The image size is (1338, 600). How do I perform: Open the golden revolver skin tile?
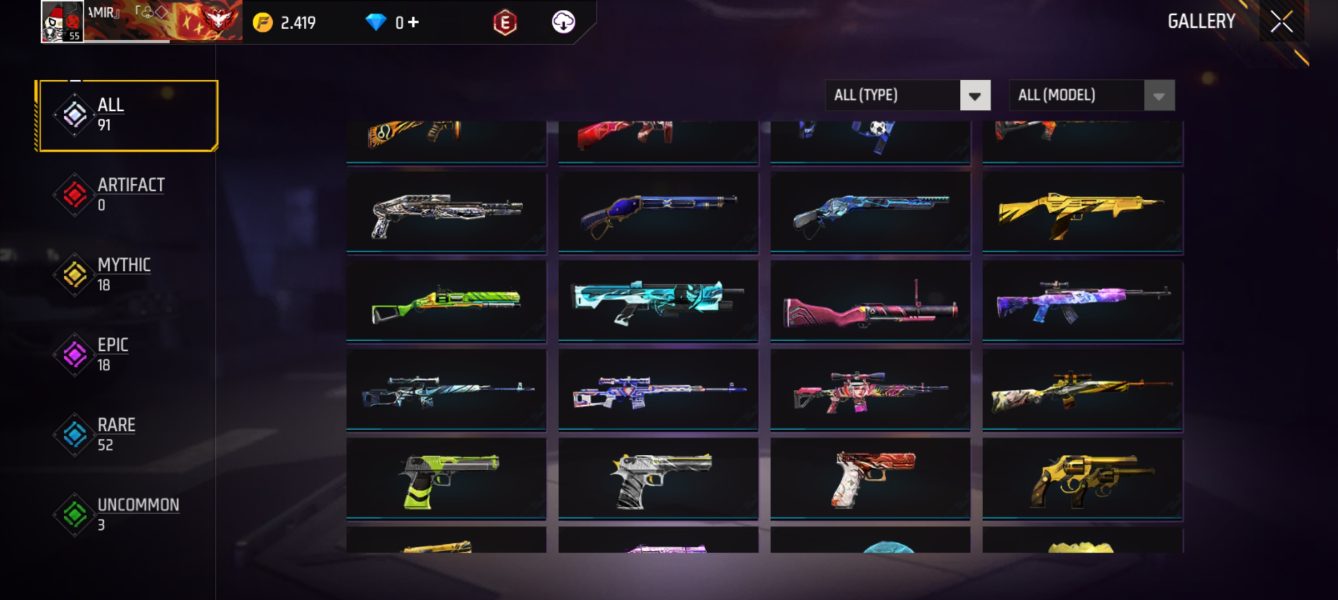tap(1082, 477)
